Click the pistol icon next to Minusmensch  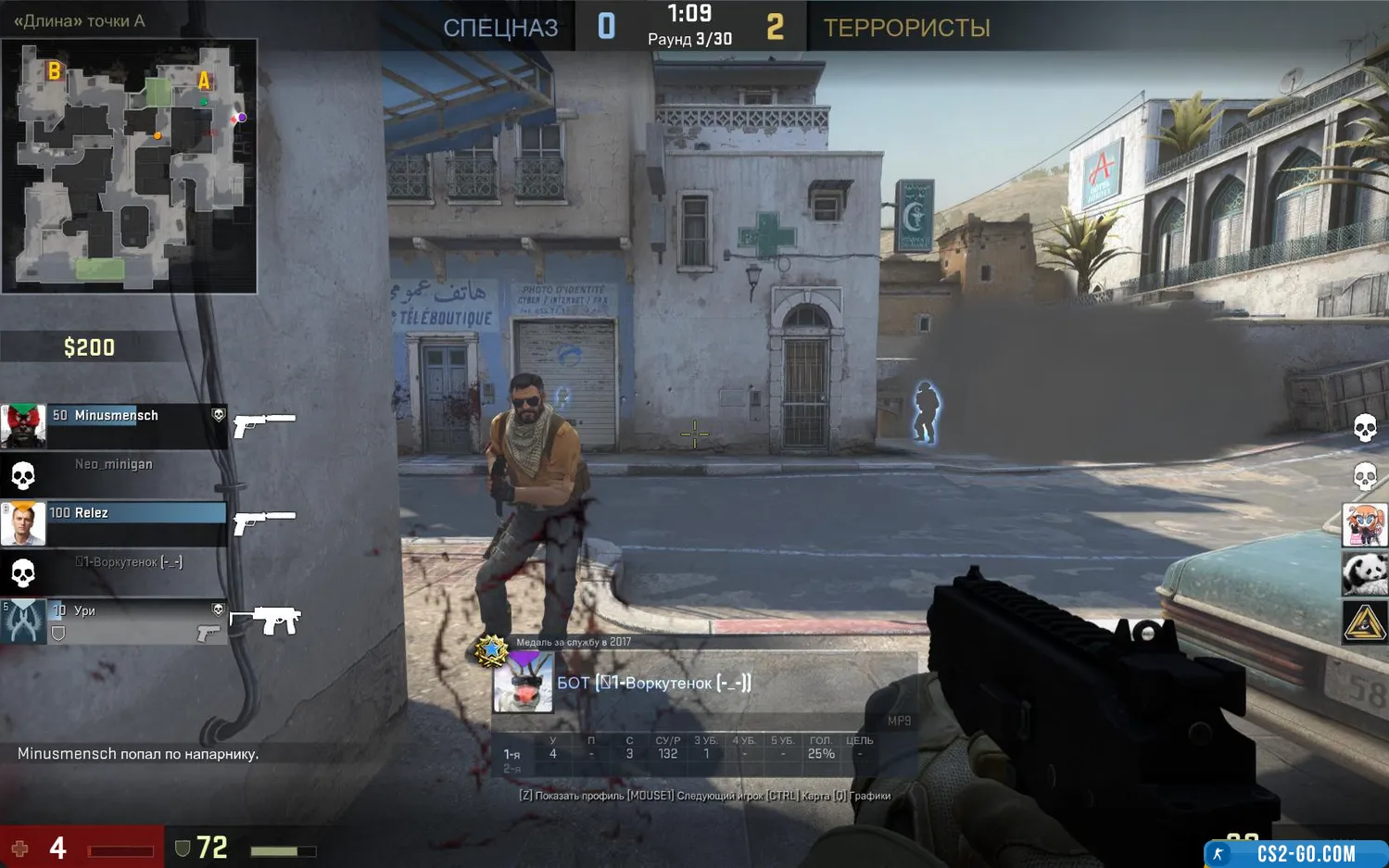tap(264, 423)
